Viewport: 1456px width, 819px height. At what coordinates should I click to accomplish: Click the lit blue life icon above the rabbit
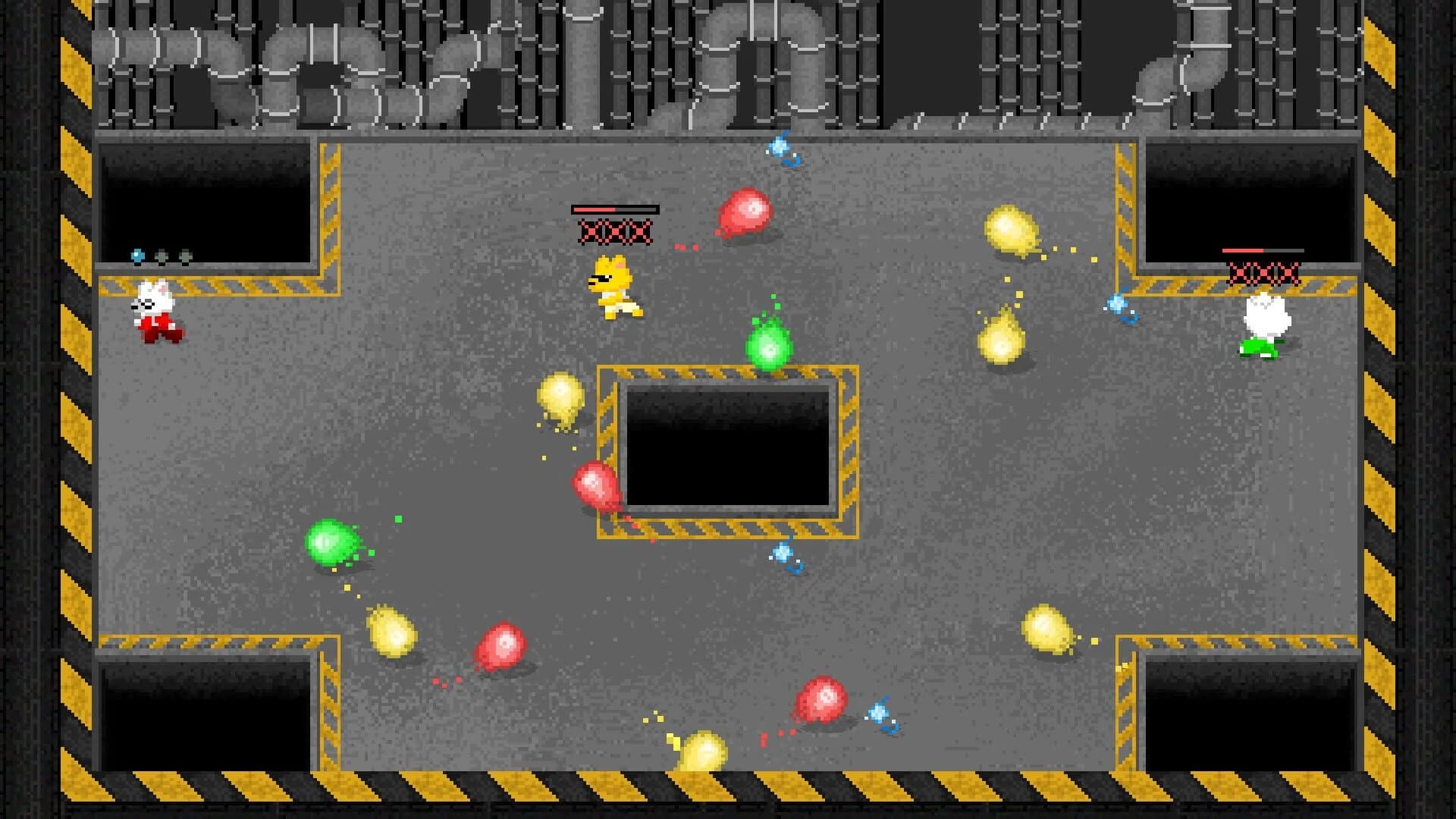tap(136, 254)
